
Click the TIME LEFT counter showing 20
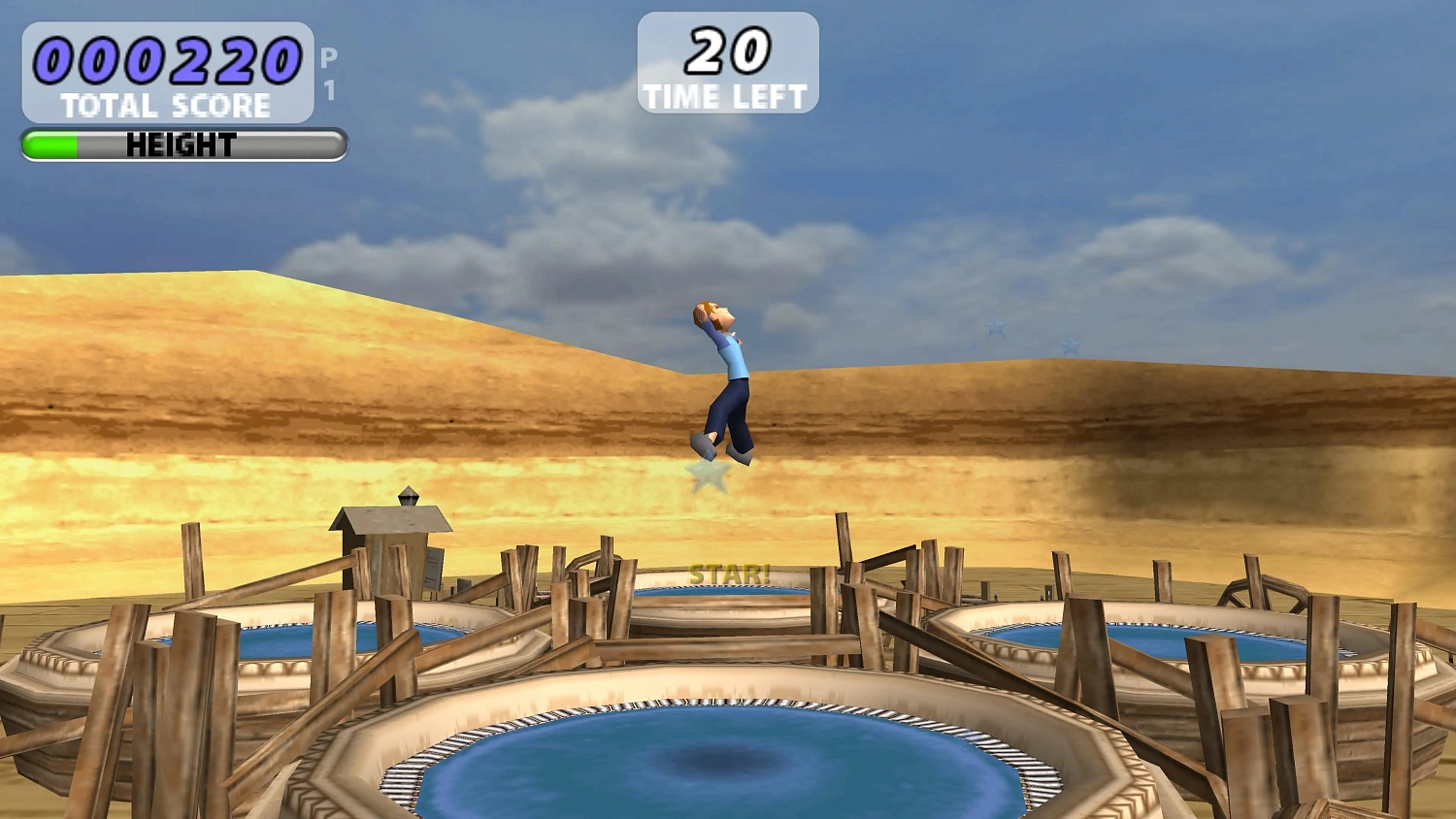tap(726, 63)
